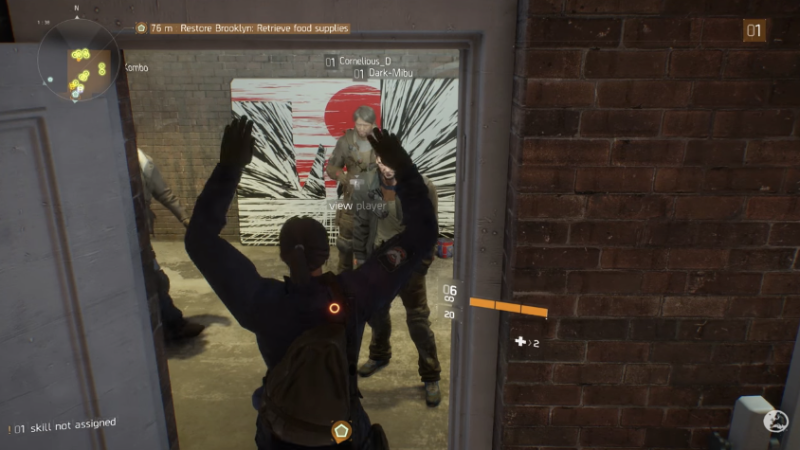
Task: Select the orange pentagon objective marker
Action: tap(341, 431)
